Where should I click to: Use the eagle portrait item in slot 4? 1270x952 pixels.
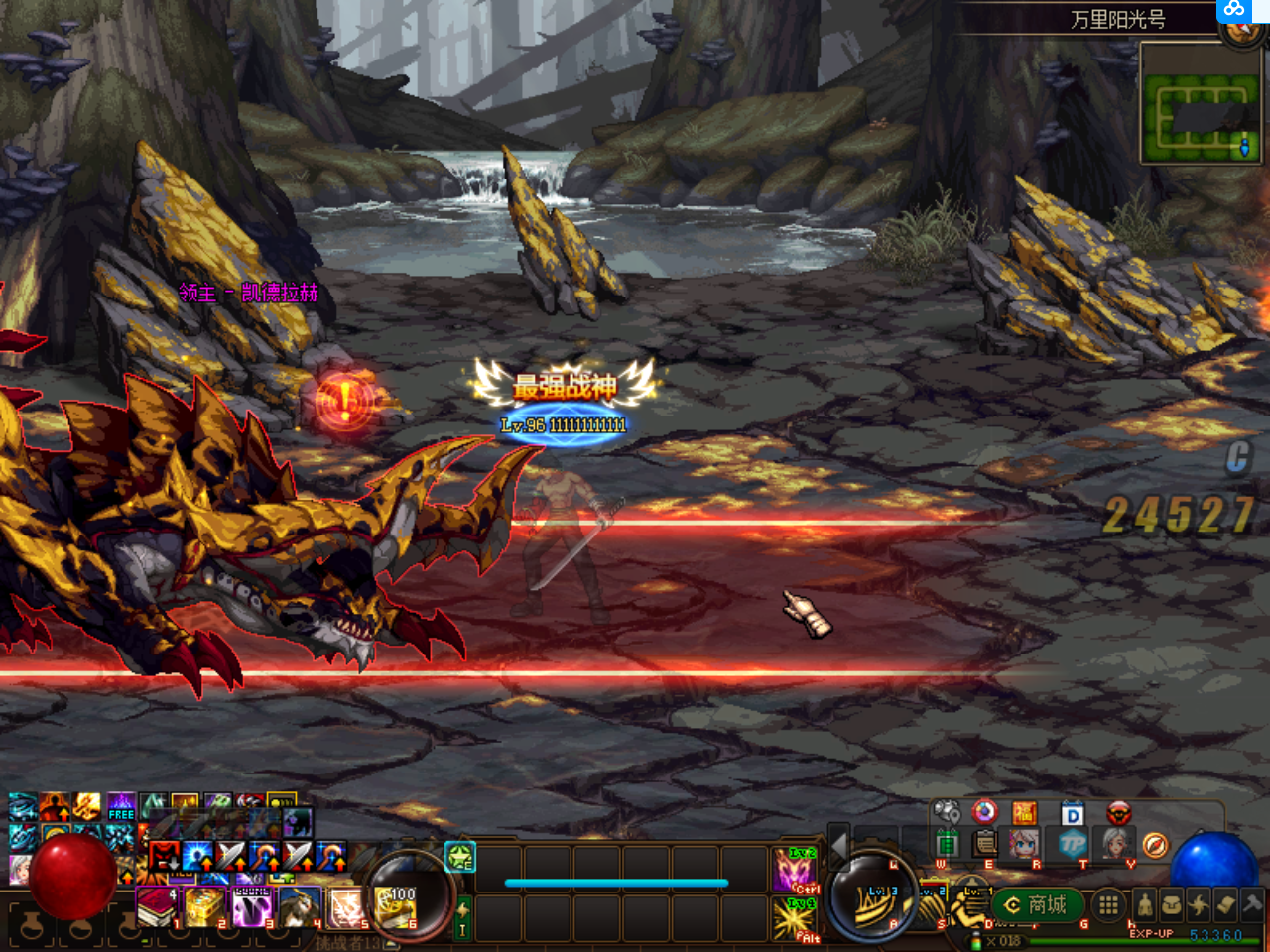[300, 906]
